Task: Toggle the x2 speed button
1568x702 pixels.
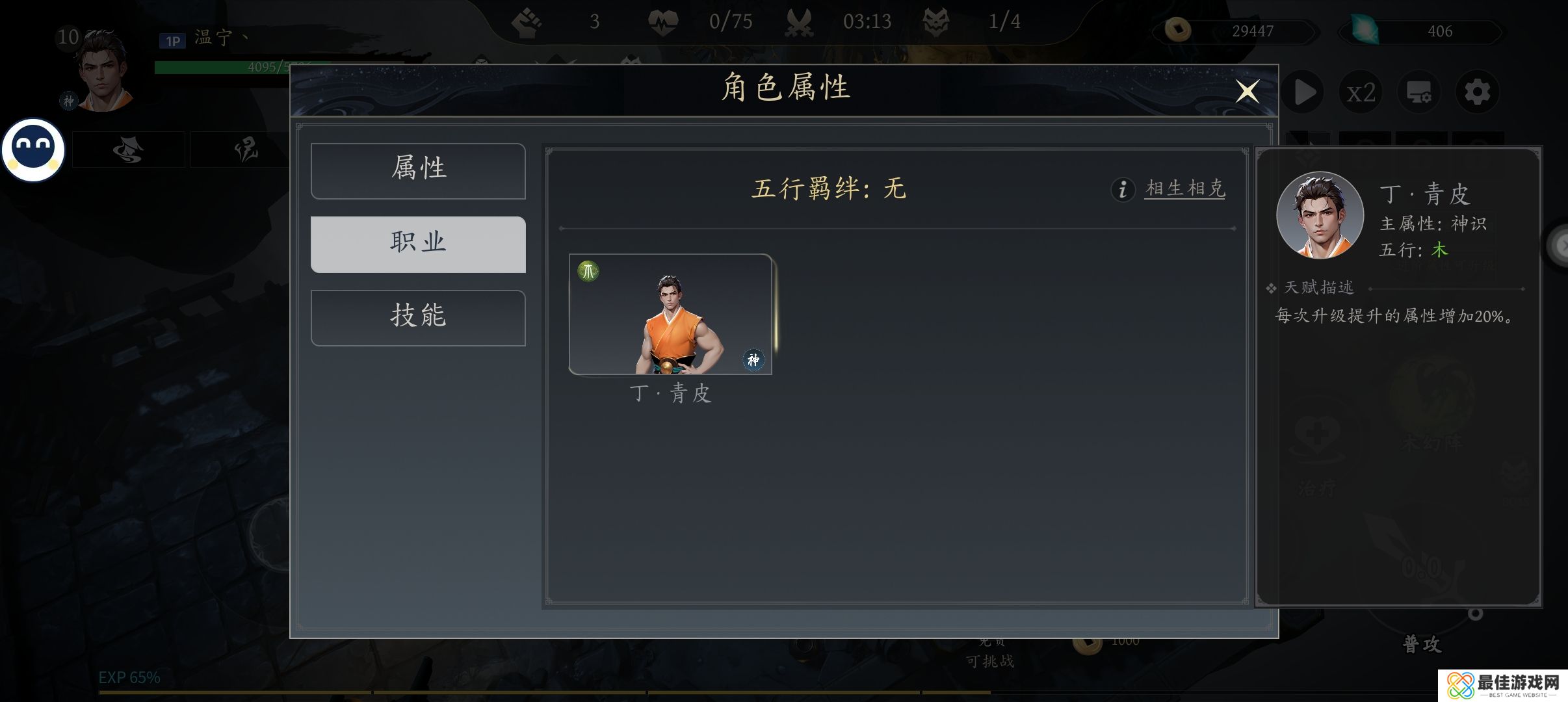Action: [x=1361, y=92]
